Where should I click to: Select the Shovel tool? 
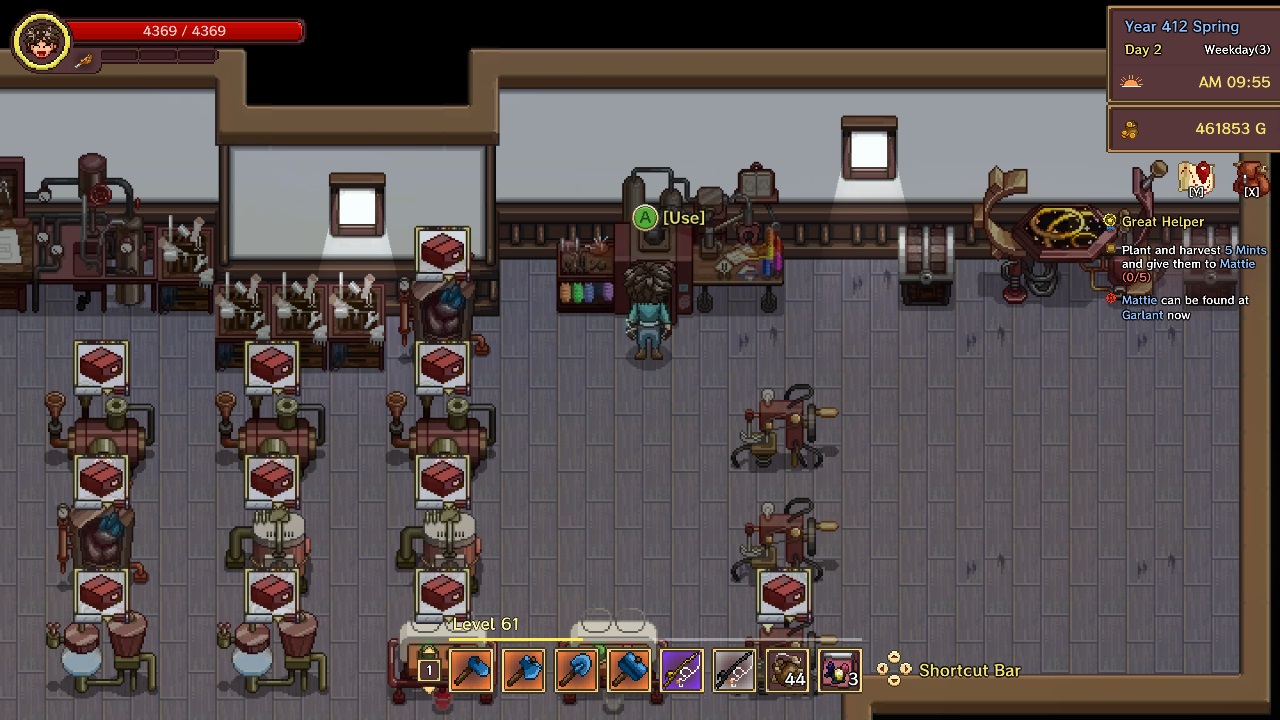(x=576, y=670)
